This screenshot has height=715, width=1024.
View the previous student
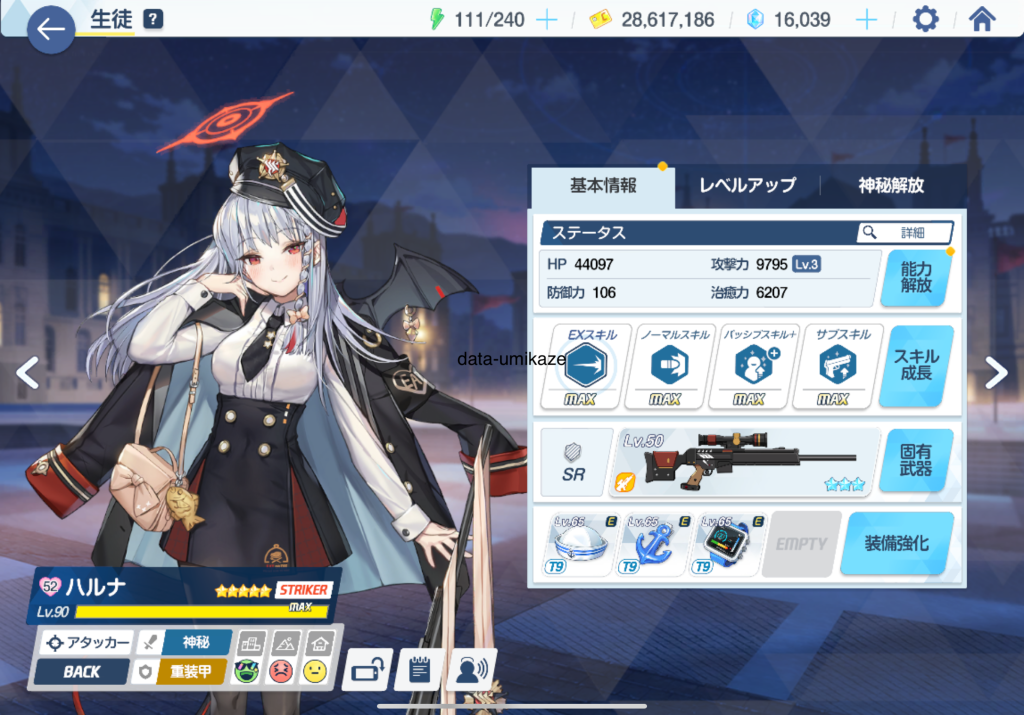[28, 372]
